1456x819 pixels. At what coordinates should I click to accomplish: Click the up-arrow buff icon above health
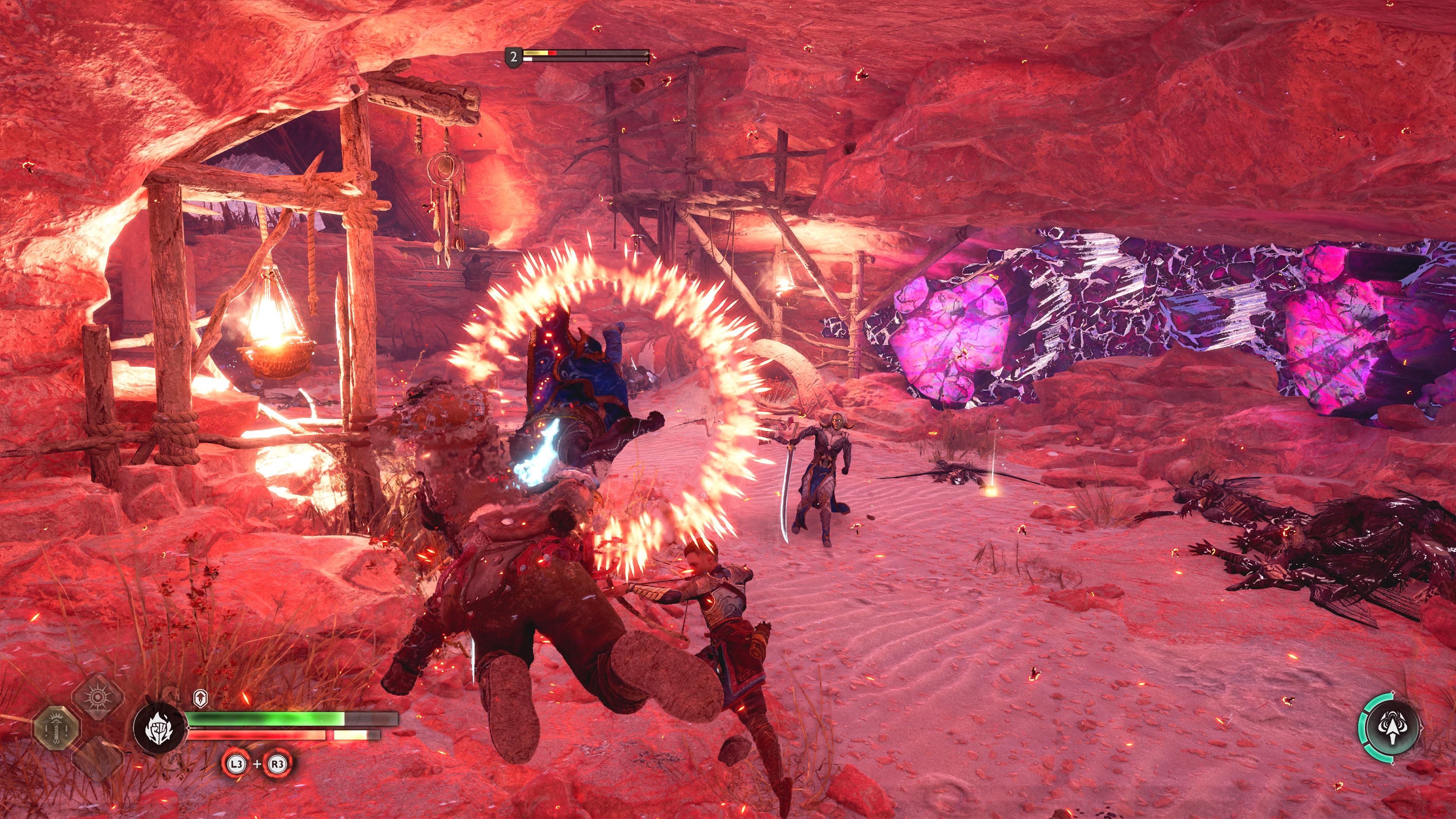(x=200, y=698)
